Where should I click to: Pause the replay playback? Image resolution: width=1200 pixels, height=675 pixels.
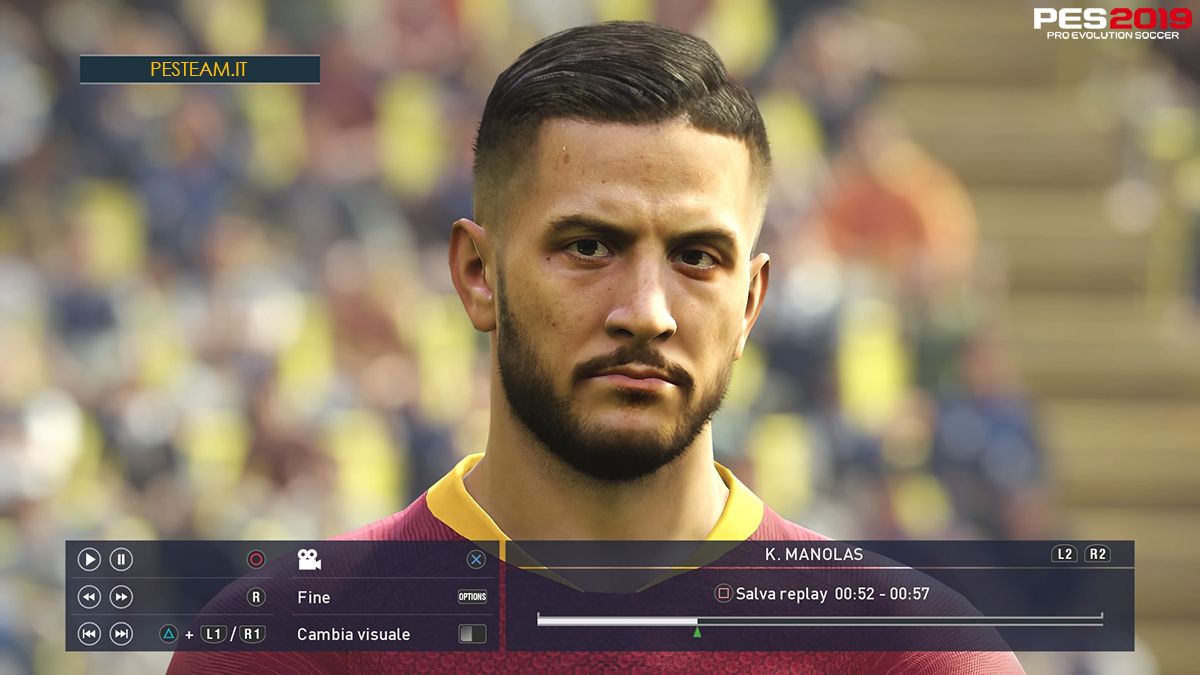tap(121, 560)
